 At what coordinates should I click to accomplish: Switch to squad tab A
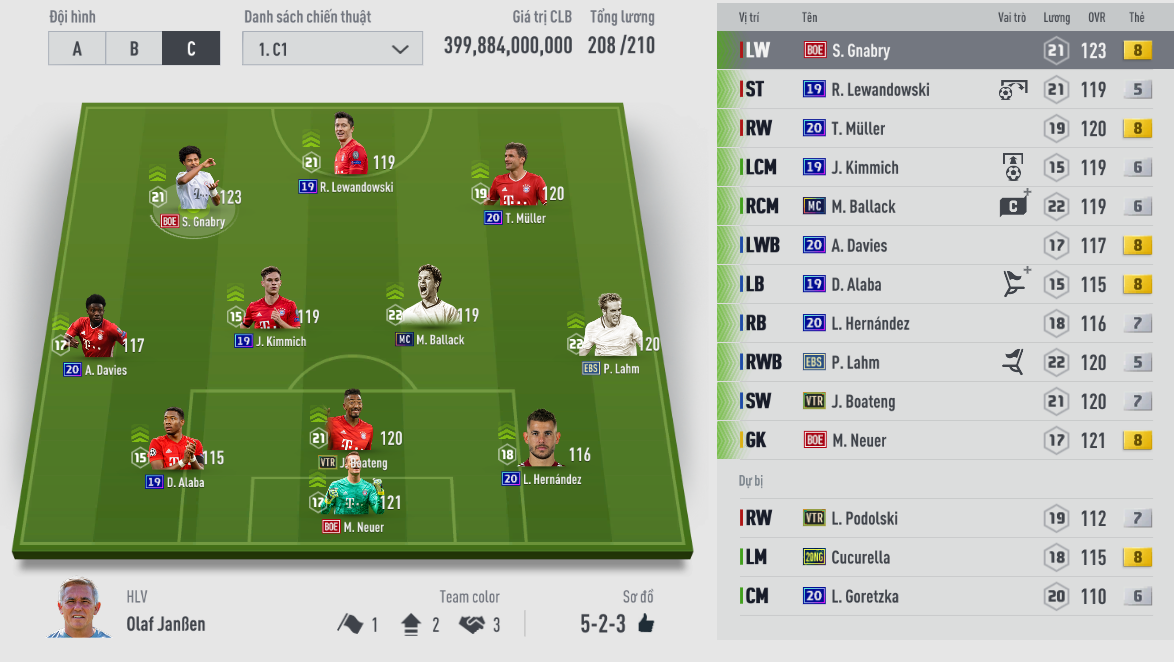point(77,49)
